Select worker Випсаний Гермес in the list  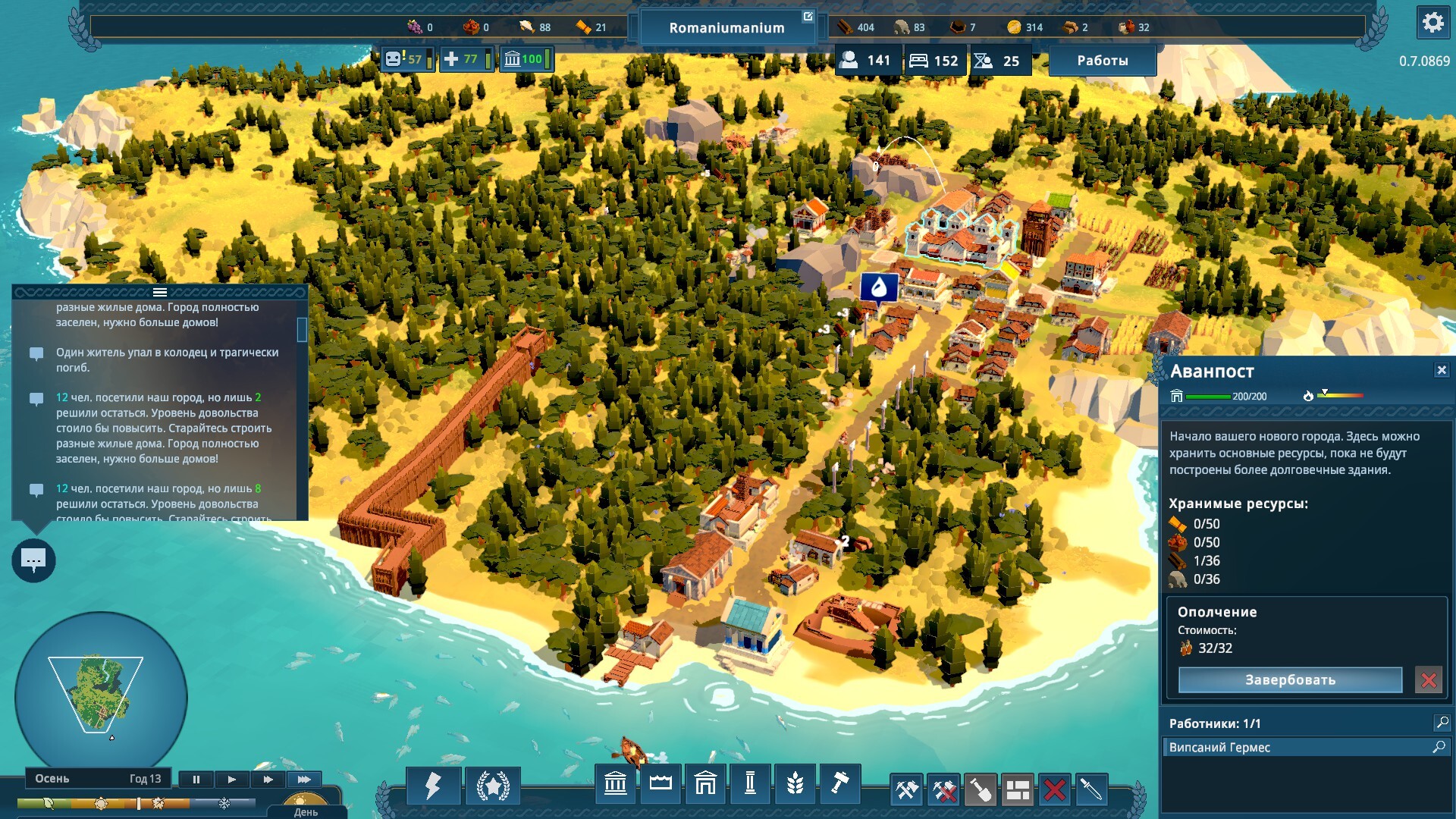coord(1295,747)
